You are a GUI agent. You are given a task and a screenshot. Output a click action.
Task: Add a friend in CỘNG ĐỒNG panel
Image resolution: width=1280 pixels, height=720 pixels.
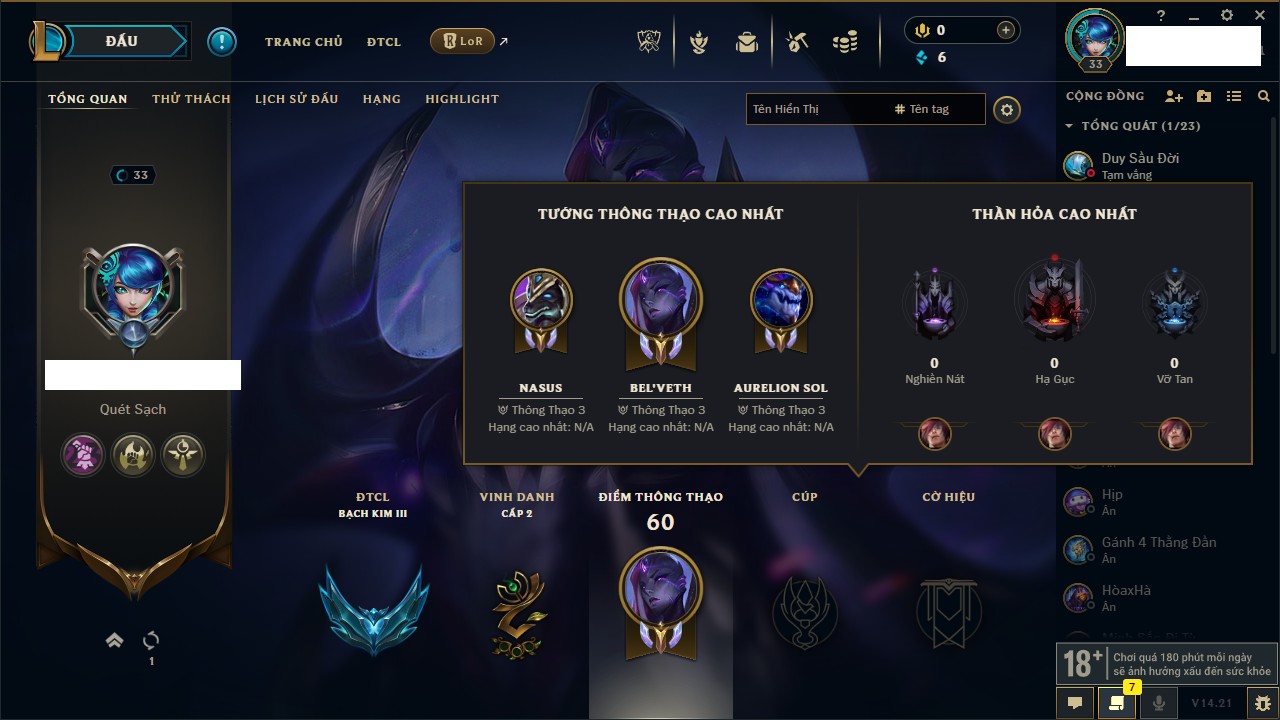[1174, 96]
